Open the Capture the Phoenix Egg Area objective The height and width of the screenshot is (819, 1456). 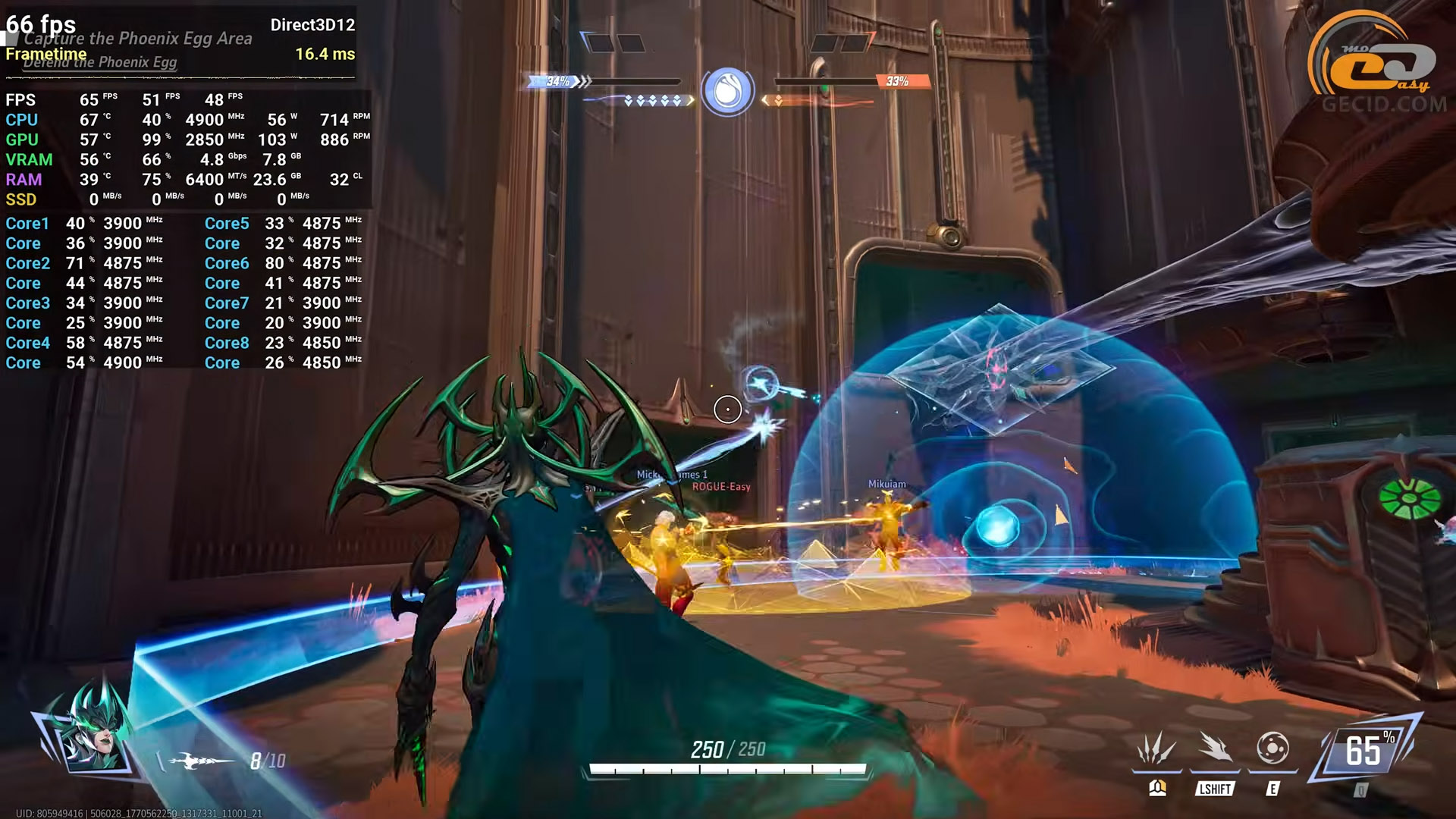point(138,38)
